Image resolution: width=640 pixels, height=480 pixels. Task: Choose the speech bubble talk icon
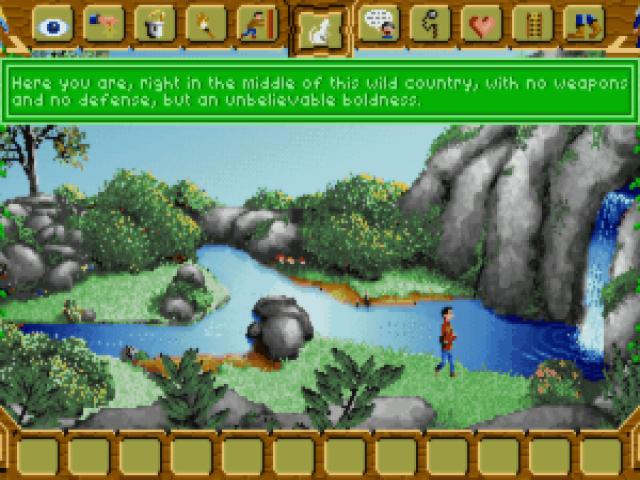point(379,23)
